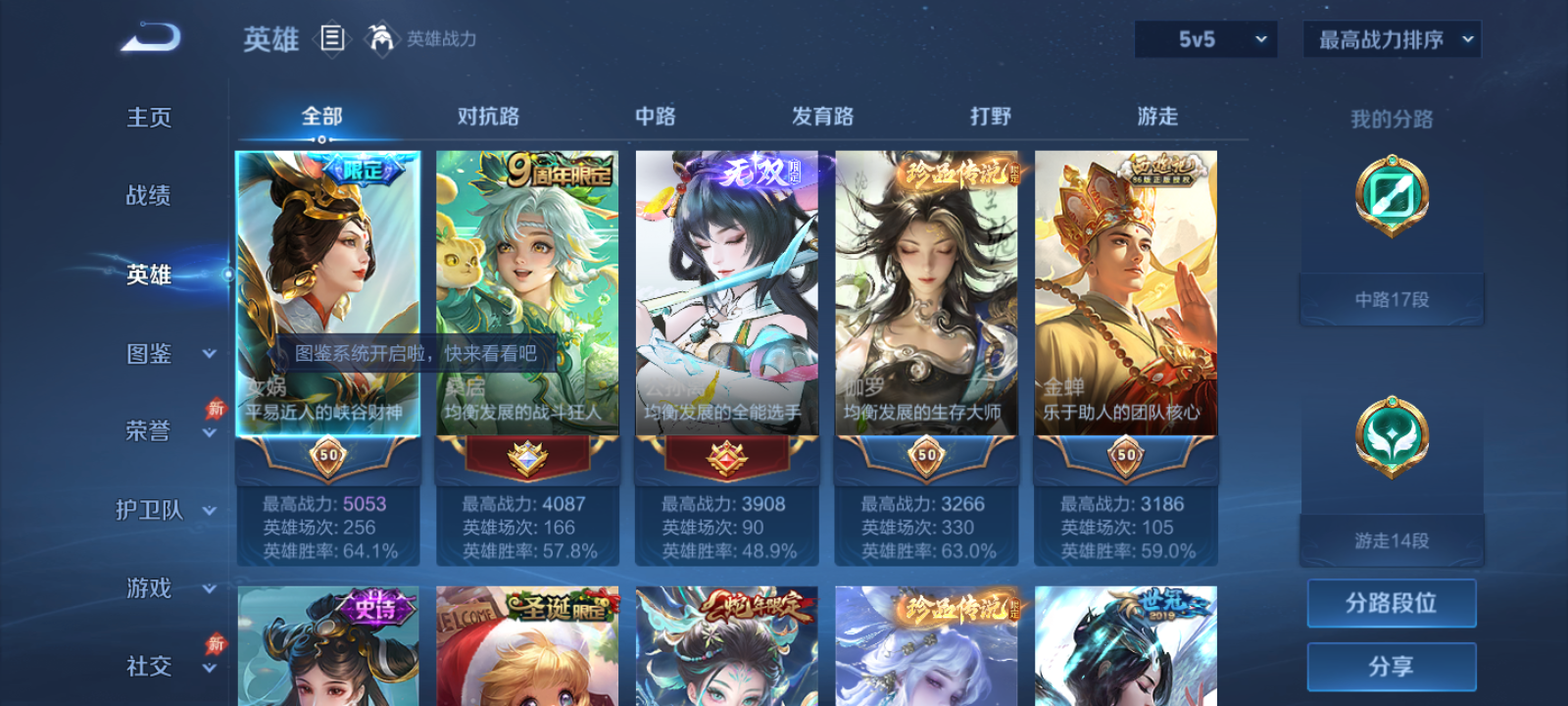This screenshot has width=1568, height=706.
Task: Open 战绩 from the left sidebar
Action: pos(149,196)
